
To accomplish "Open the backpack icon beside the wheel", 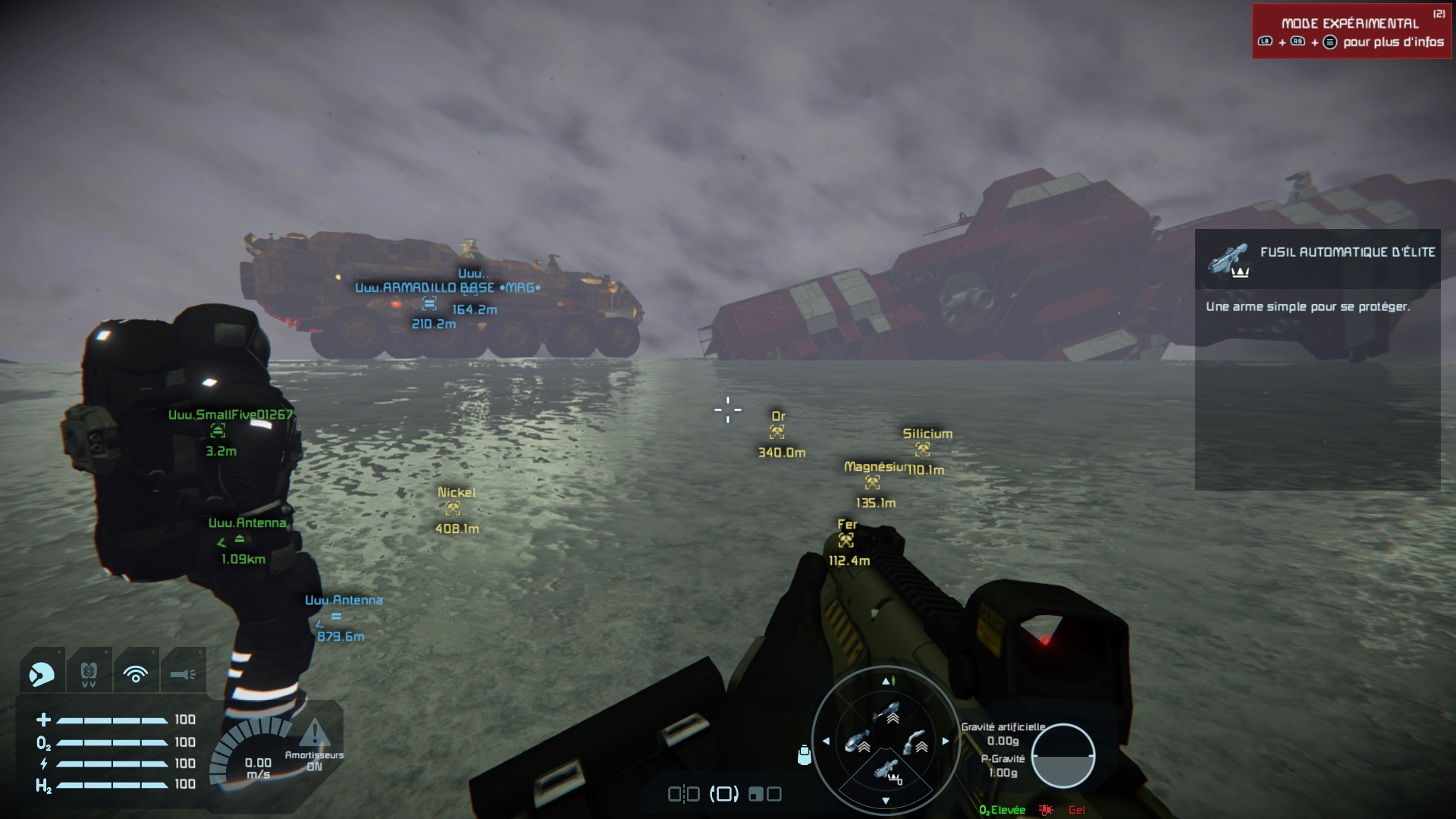I will [805, 755].
